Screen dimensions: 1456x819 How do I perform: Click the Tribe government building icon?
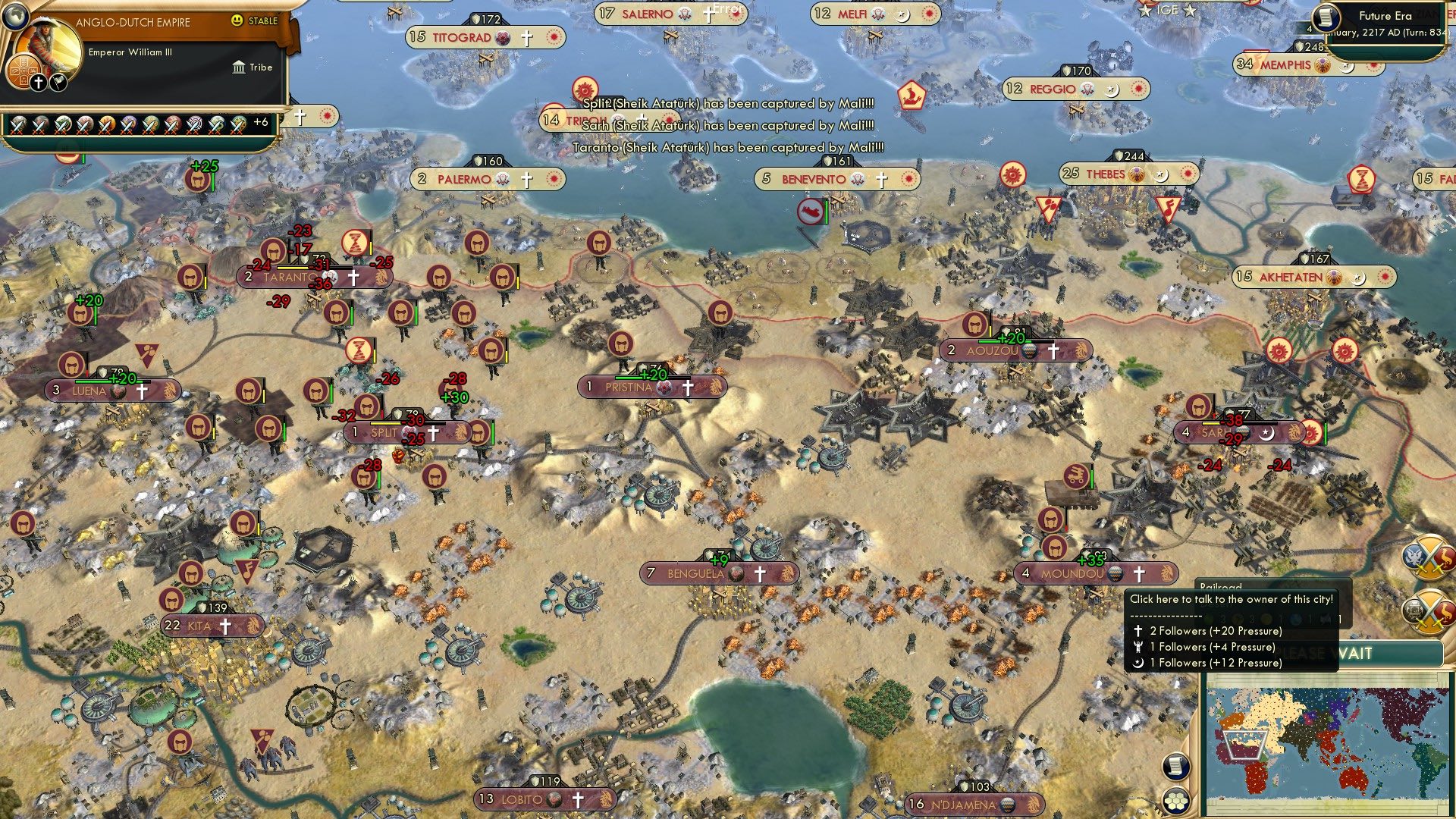[239, 67]
